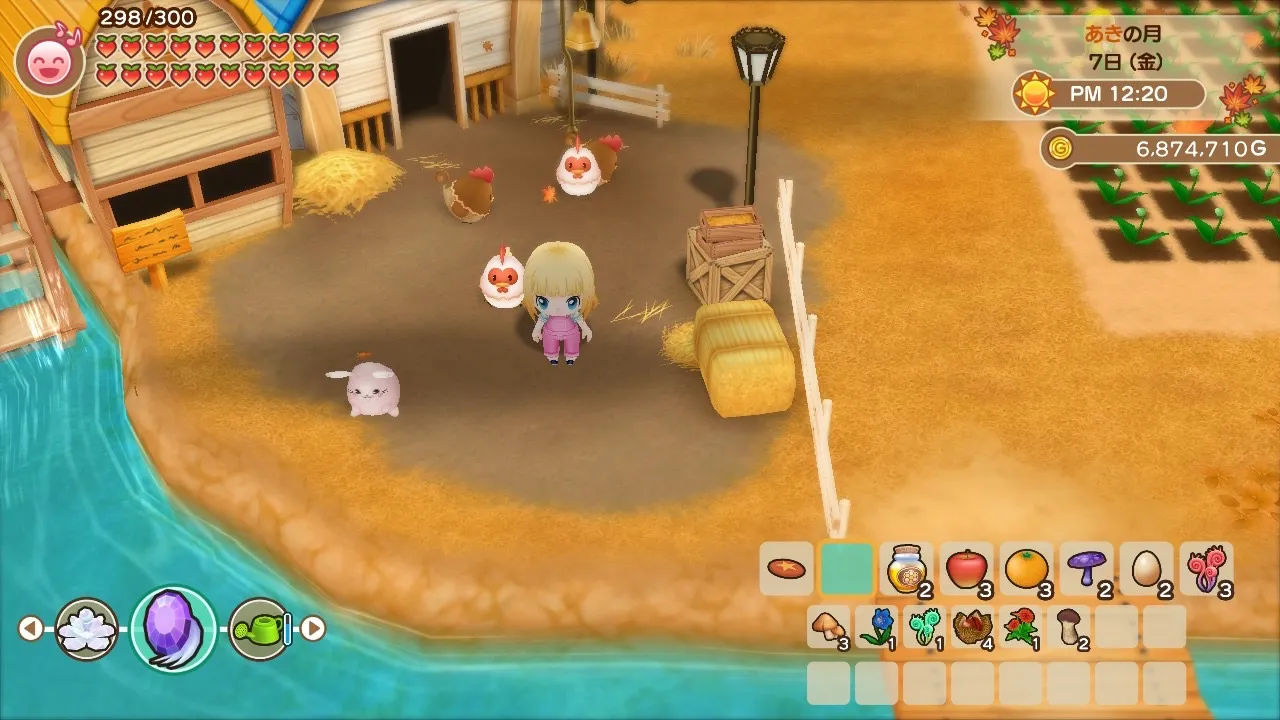
Task: Click the highlighted empty teal bag slot
Action: click(x=846, y=569)
